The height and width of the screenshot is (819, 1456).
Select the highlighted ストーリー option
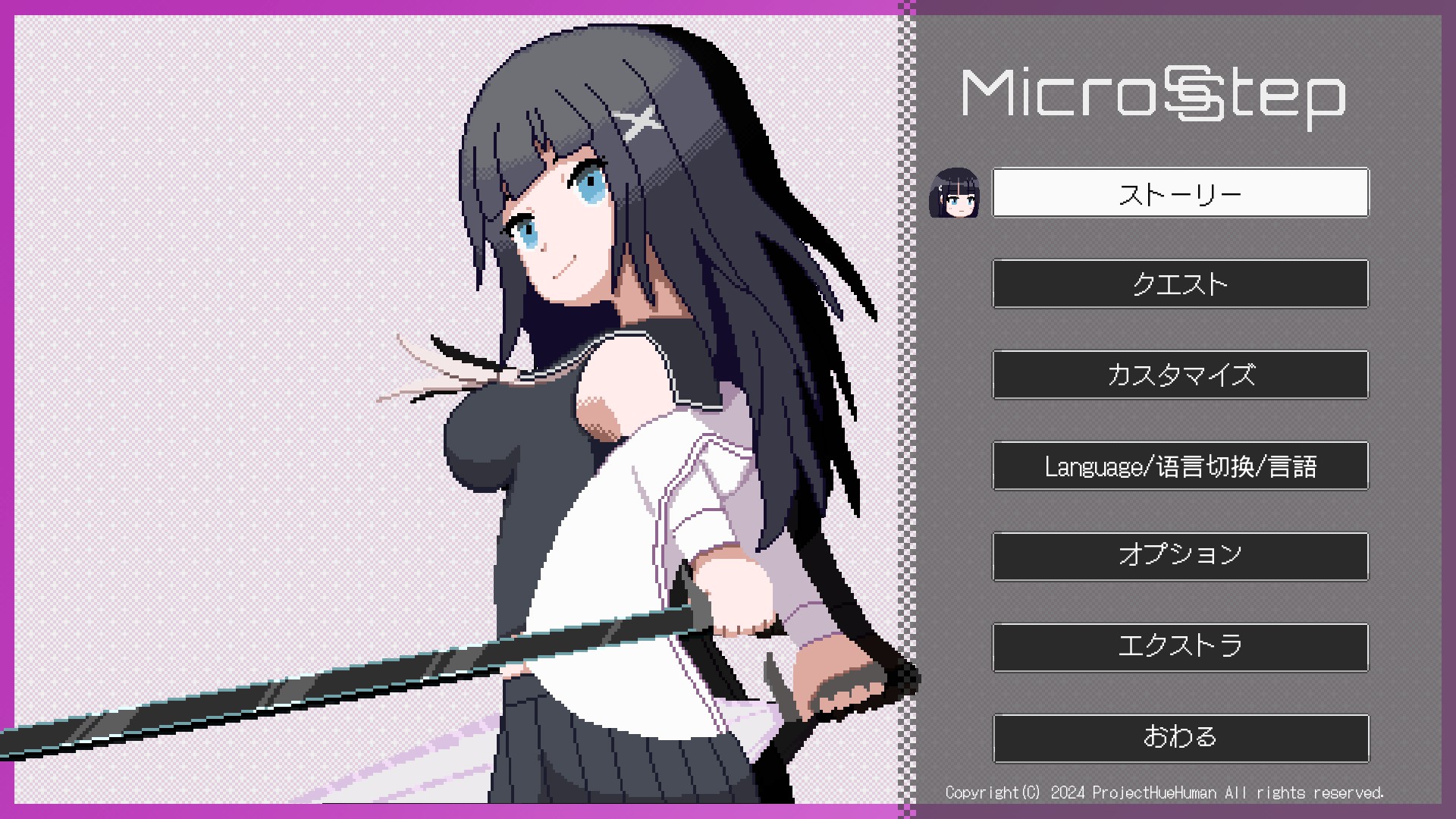[x=1180, y=192]
